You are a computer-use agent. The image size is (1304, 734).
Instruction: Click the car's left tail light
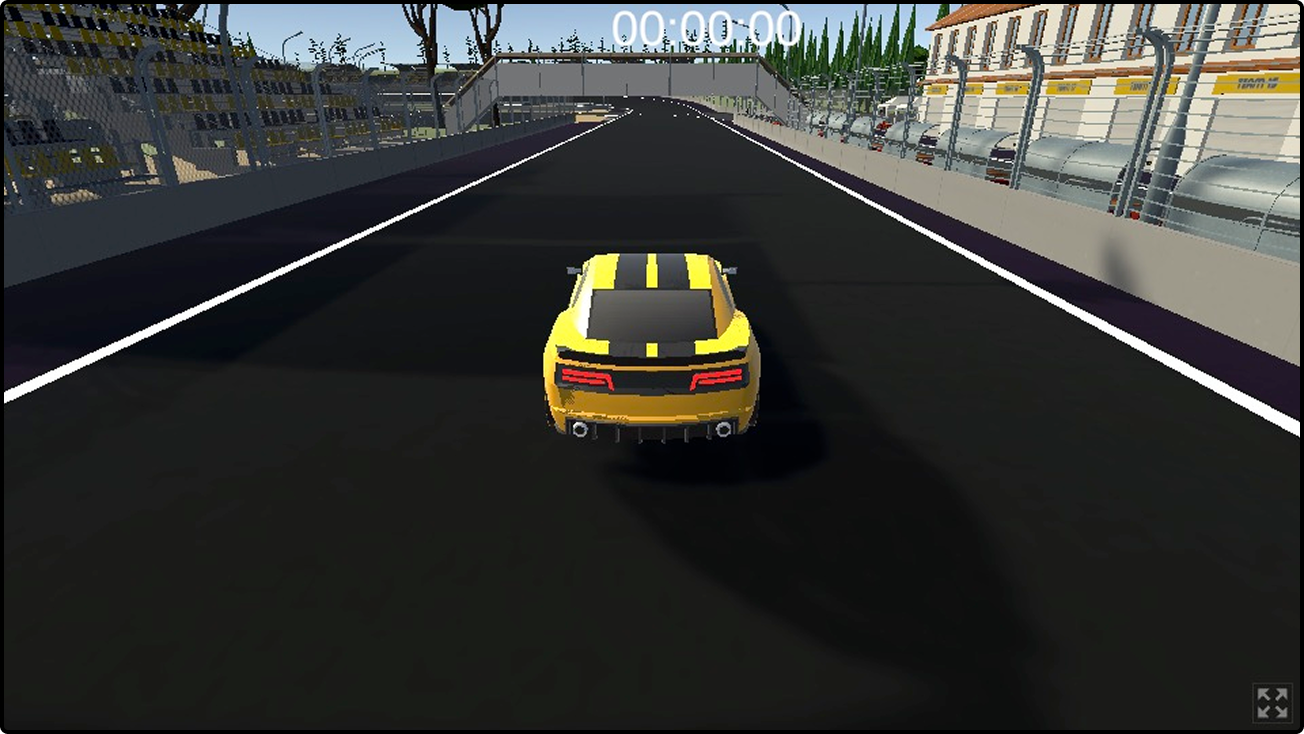point(588,379)
